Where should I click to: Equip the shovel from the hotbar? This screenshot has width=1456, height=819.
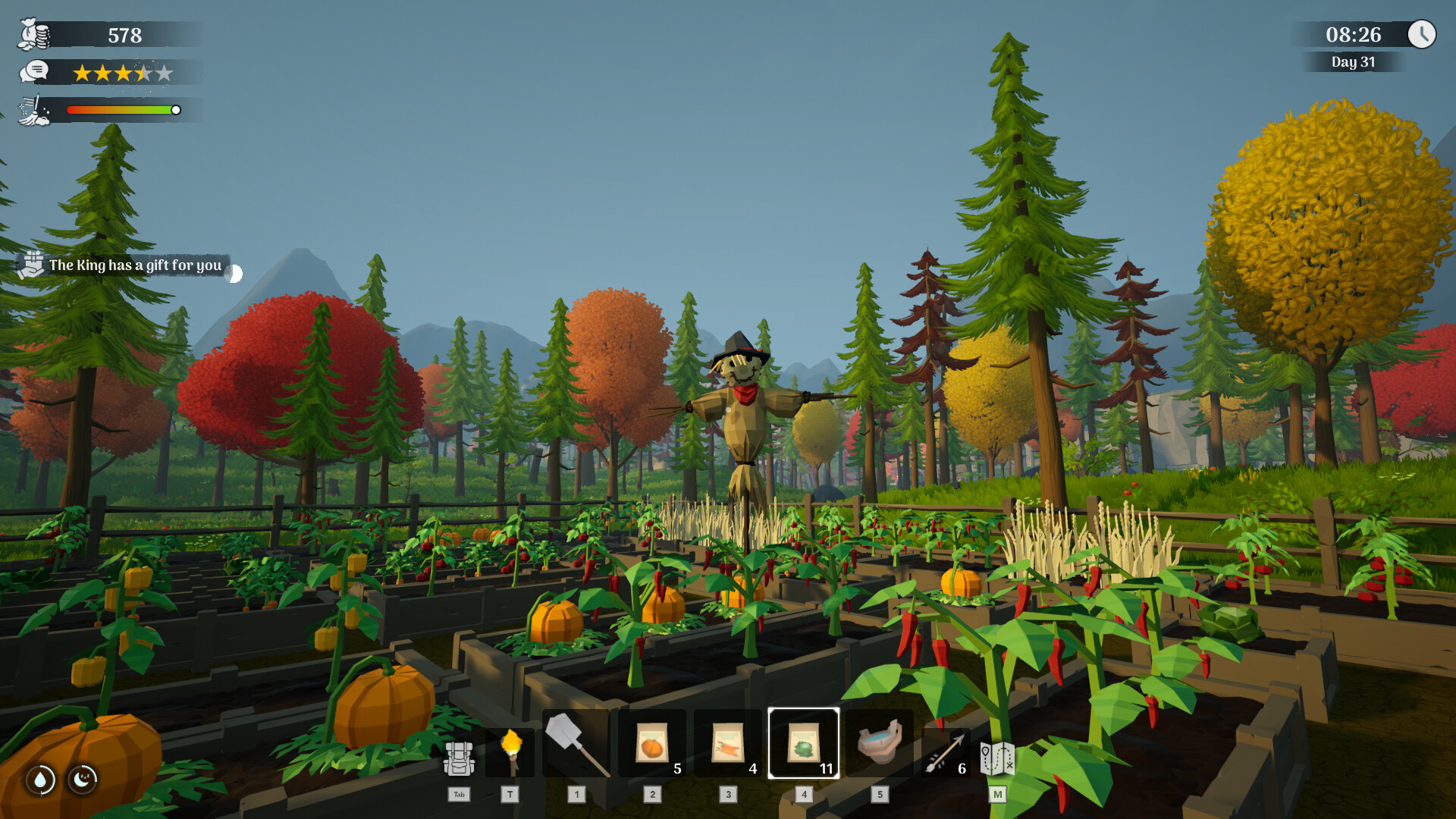(576, 744)
